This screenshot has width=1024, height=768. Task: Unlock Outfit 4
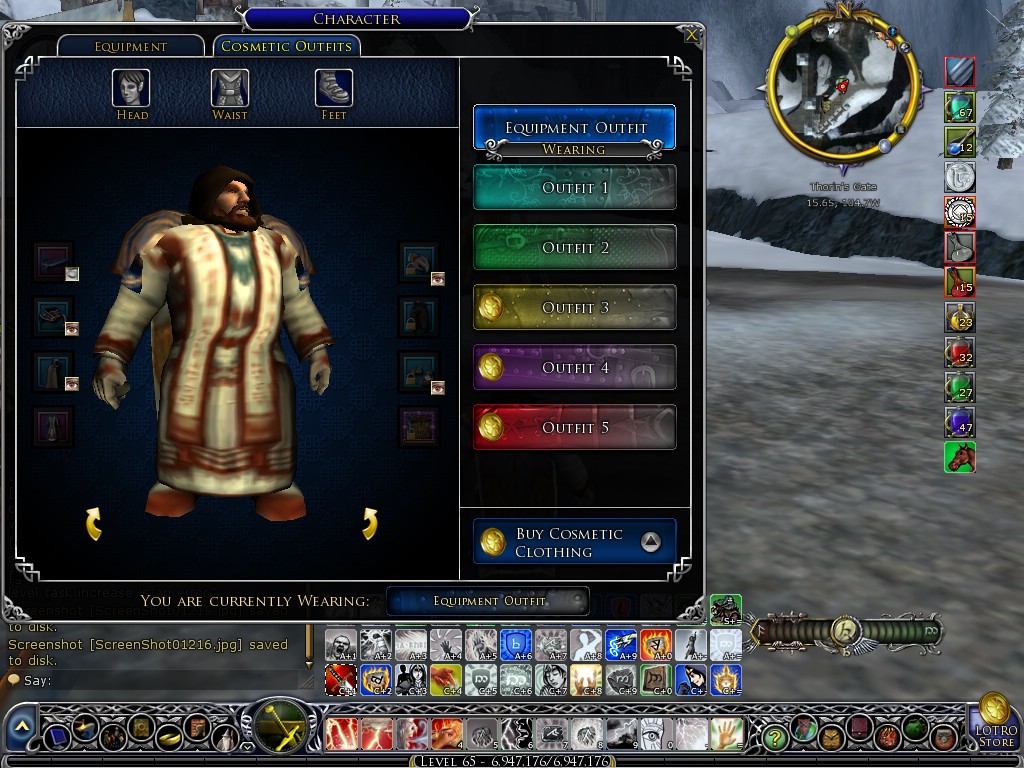point(574,368)
